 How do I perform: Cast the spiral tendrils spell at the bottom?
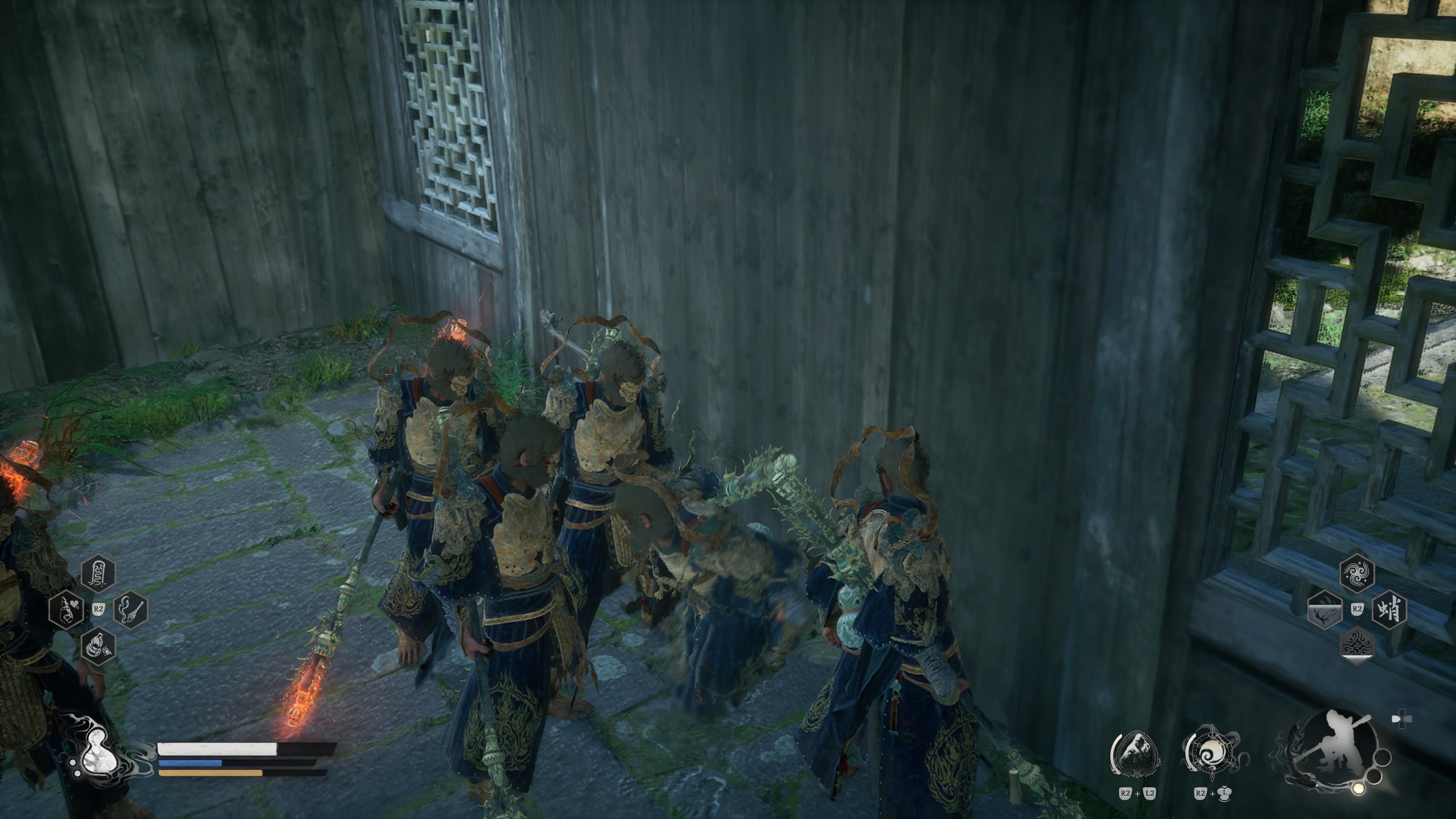pyautogui.click(x=1357, y=645)
